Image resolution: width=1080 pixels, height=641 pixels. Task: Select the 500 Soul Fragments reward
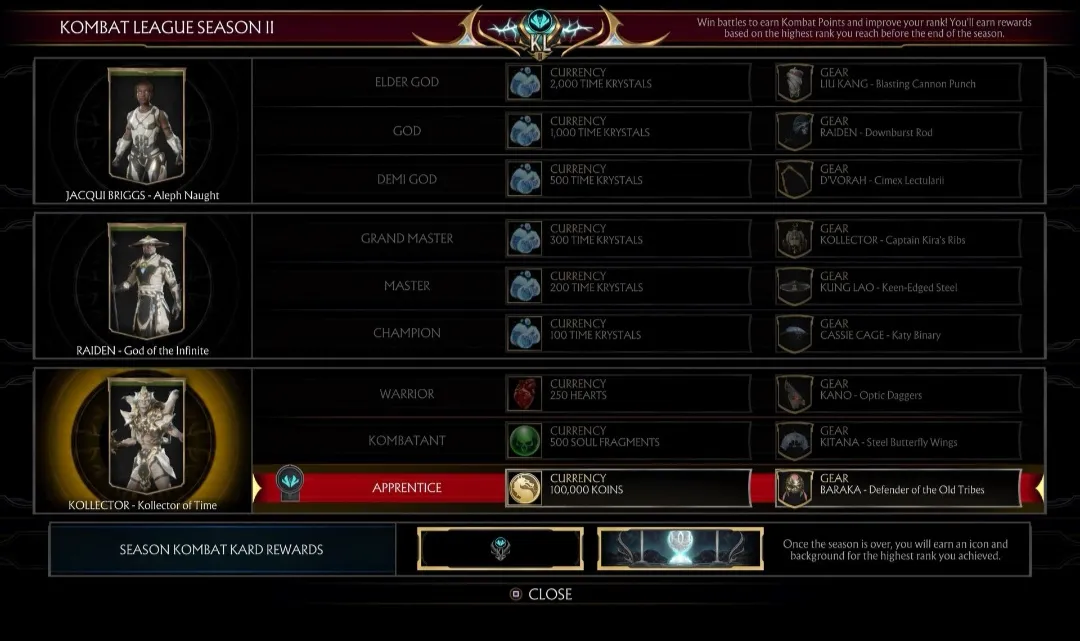click(x=628, y=441)
